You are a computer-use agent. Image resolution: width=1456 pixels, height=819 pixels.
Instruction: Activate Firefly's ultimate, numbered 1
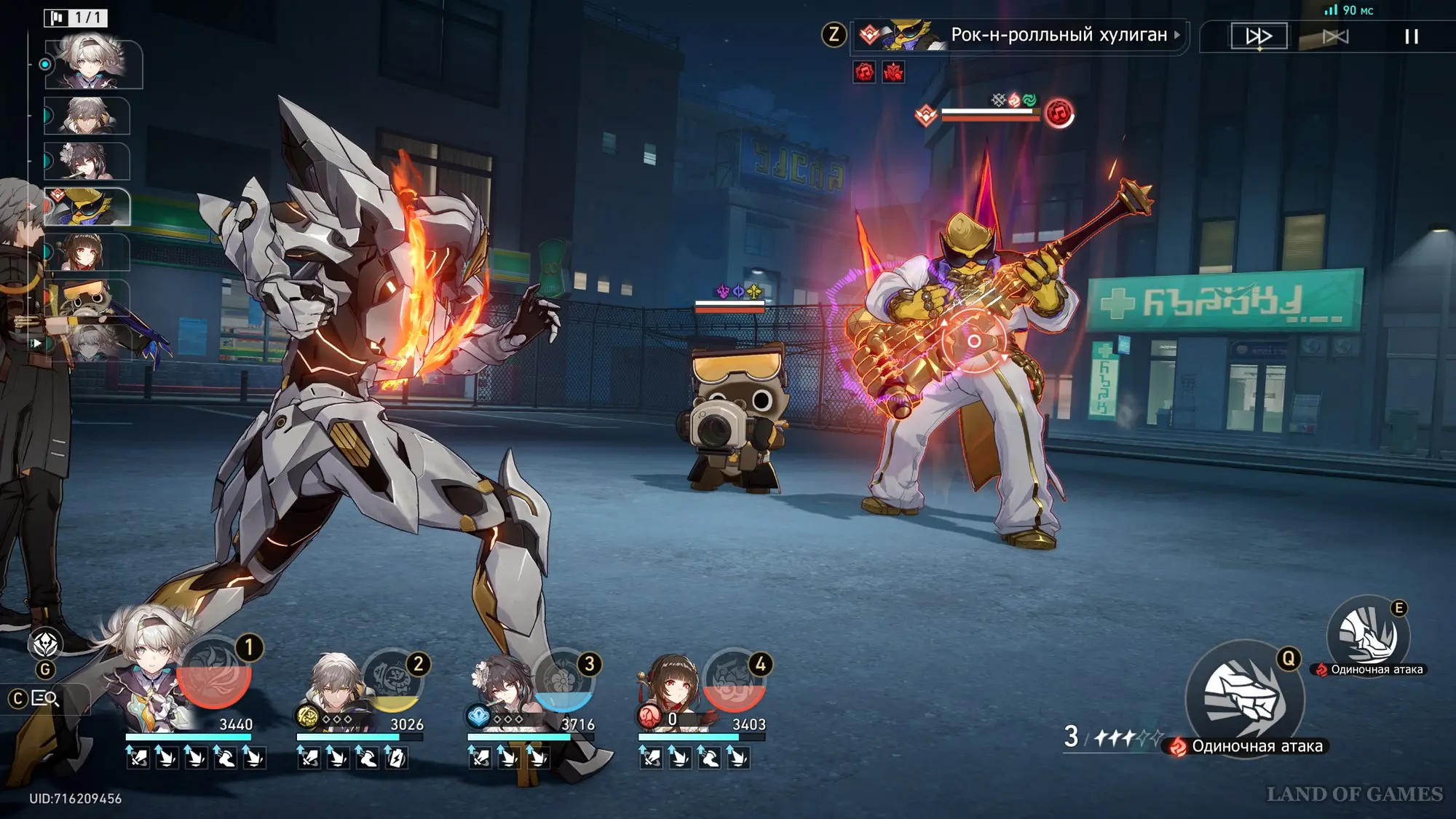pyautogui.click(x=214, y=673)
